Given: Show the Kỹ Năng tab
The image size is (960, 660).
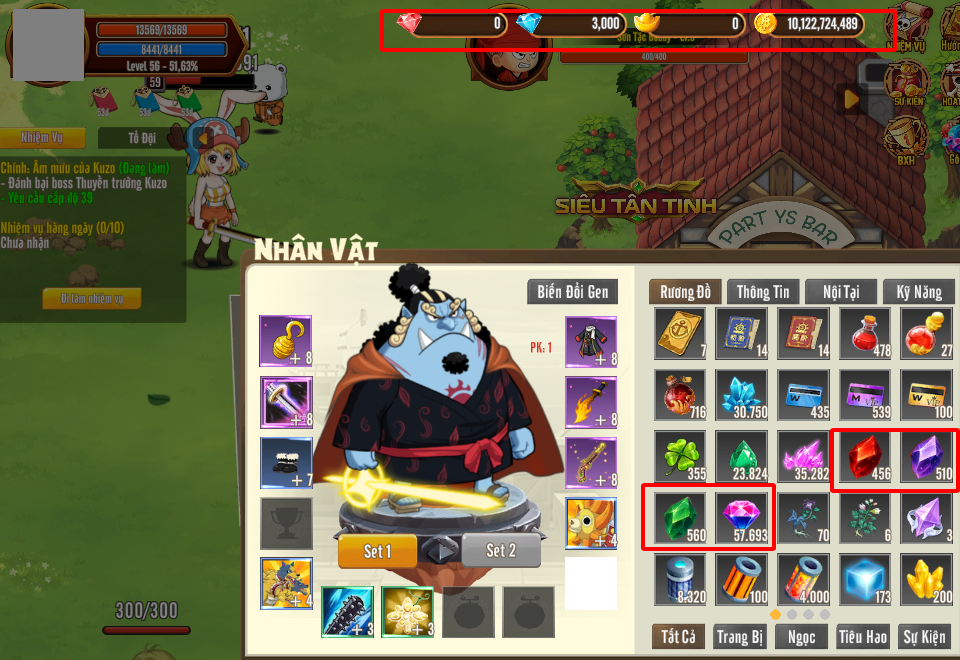Looking at the screenshot, I should (918, 292).
